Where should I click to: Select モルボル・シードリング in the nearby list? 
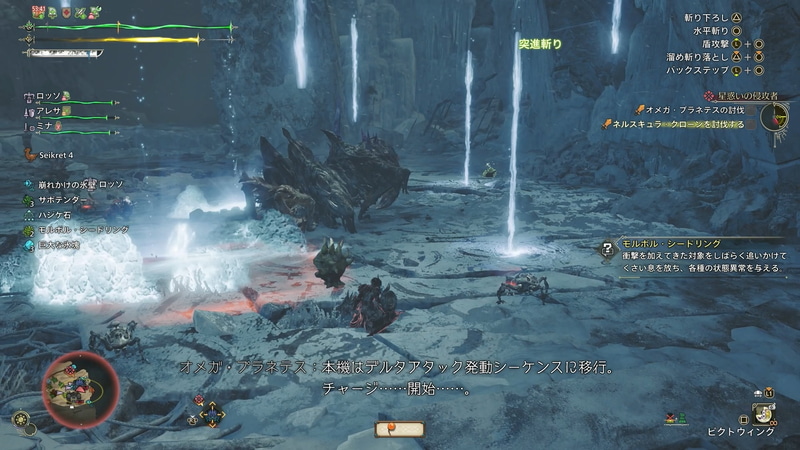84,229
